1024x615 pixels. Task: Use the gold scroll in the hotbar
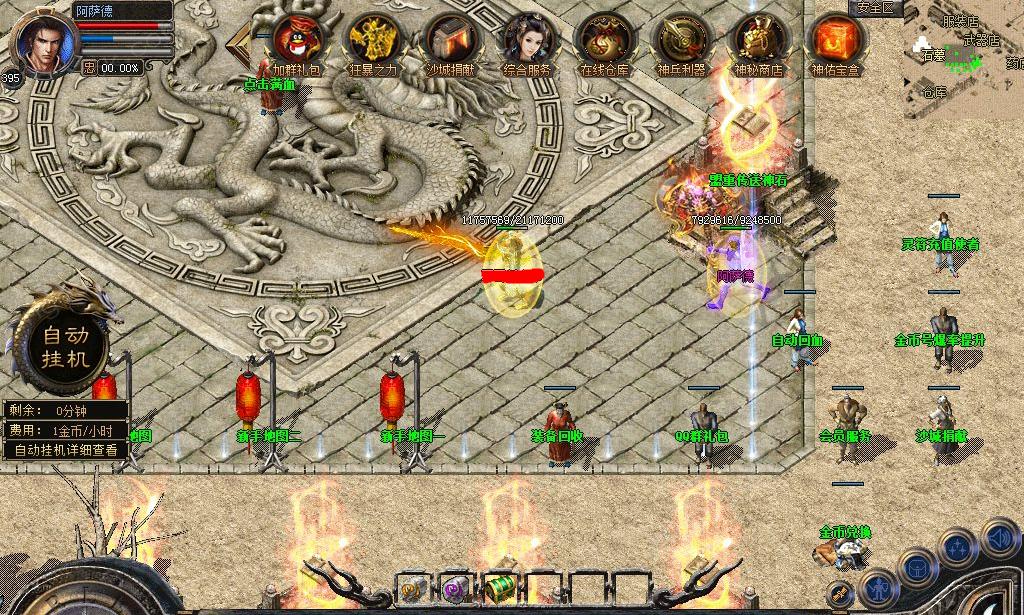413,588
